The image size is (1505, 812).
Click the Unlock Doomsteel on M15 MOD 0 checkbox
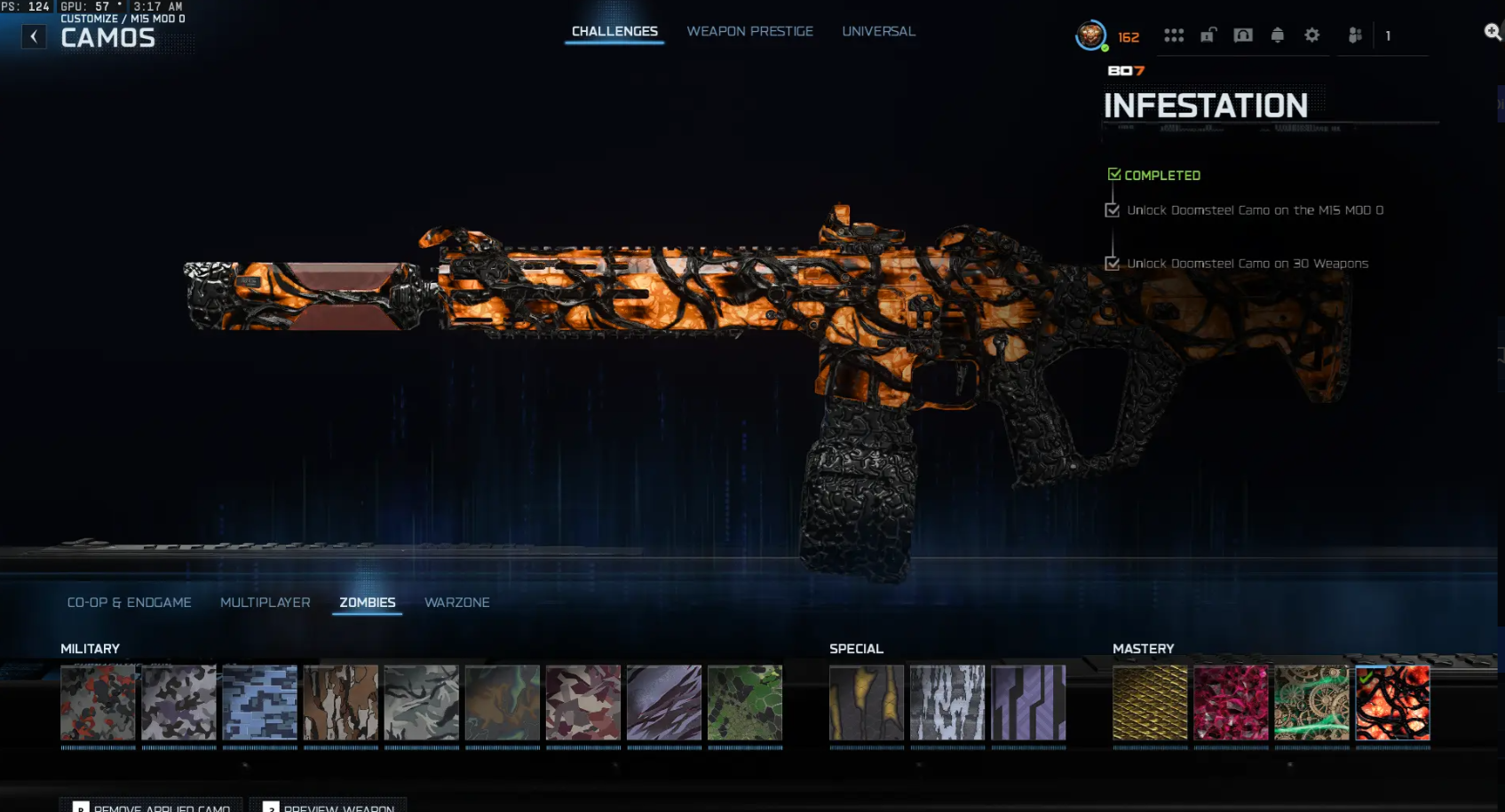tap(1113, 209)
